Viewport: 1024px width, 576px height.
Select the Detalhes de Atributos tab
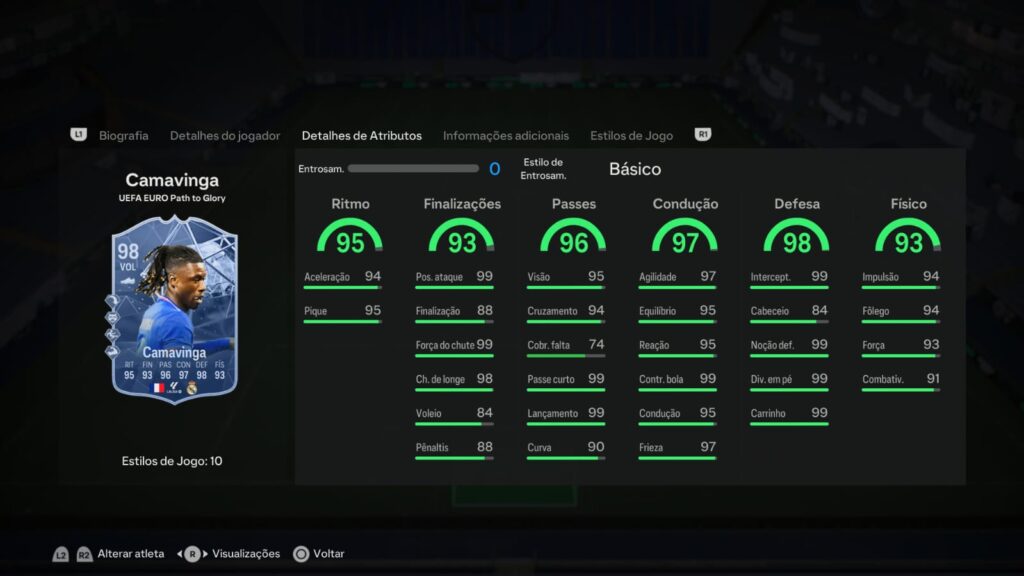coord(361,136)
